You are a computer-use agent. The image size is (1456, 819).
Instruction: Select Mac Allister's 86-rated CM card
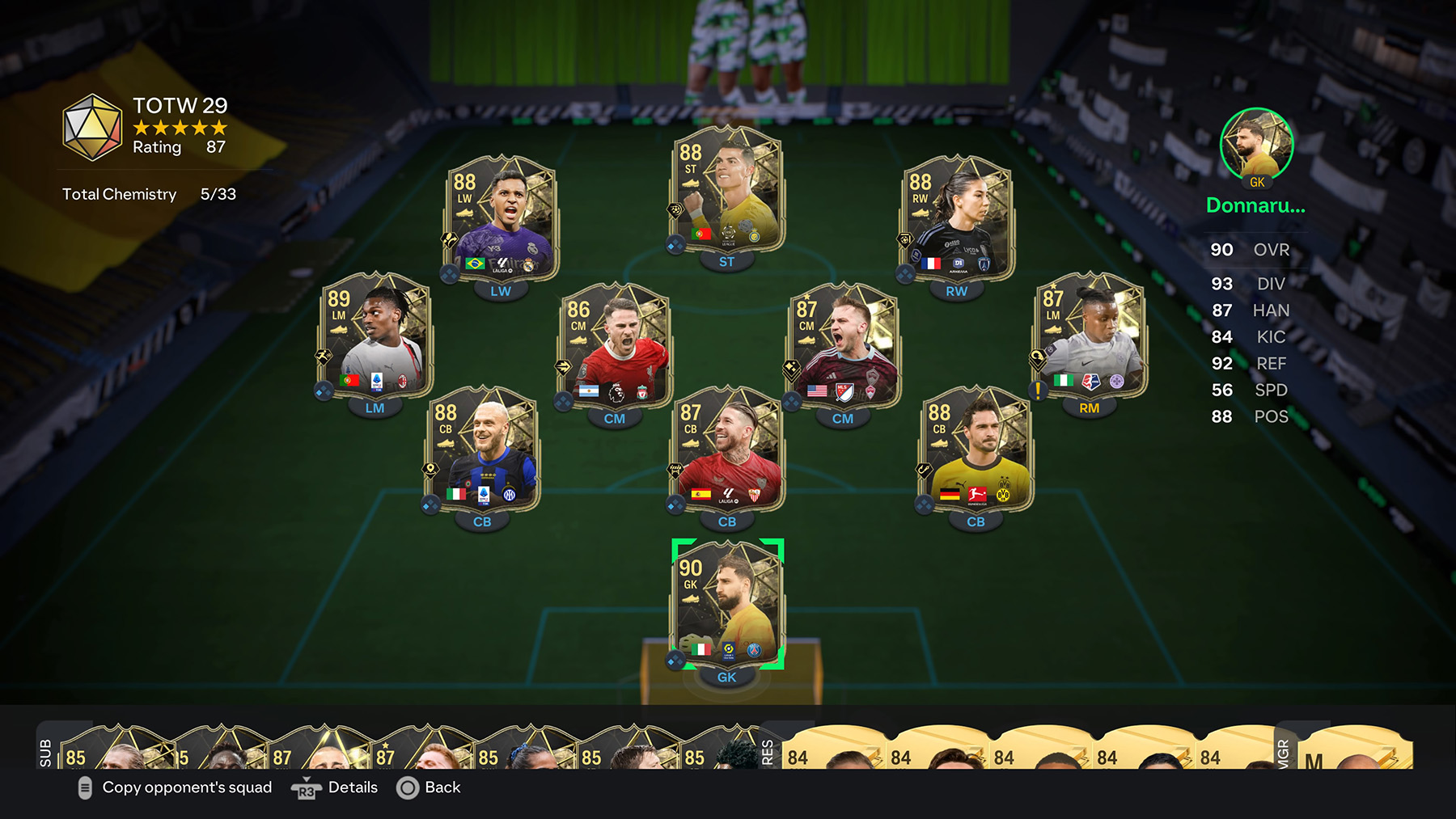click(615, 349)
